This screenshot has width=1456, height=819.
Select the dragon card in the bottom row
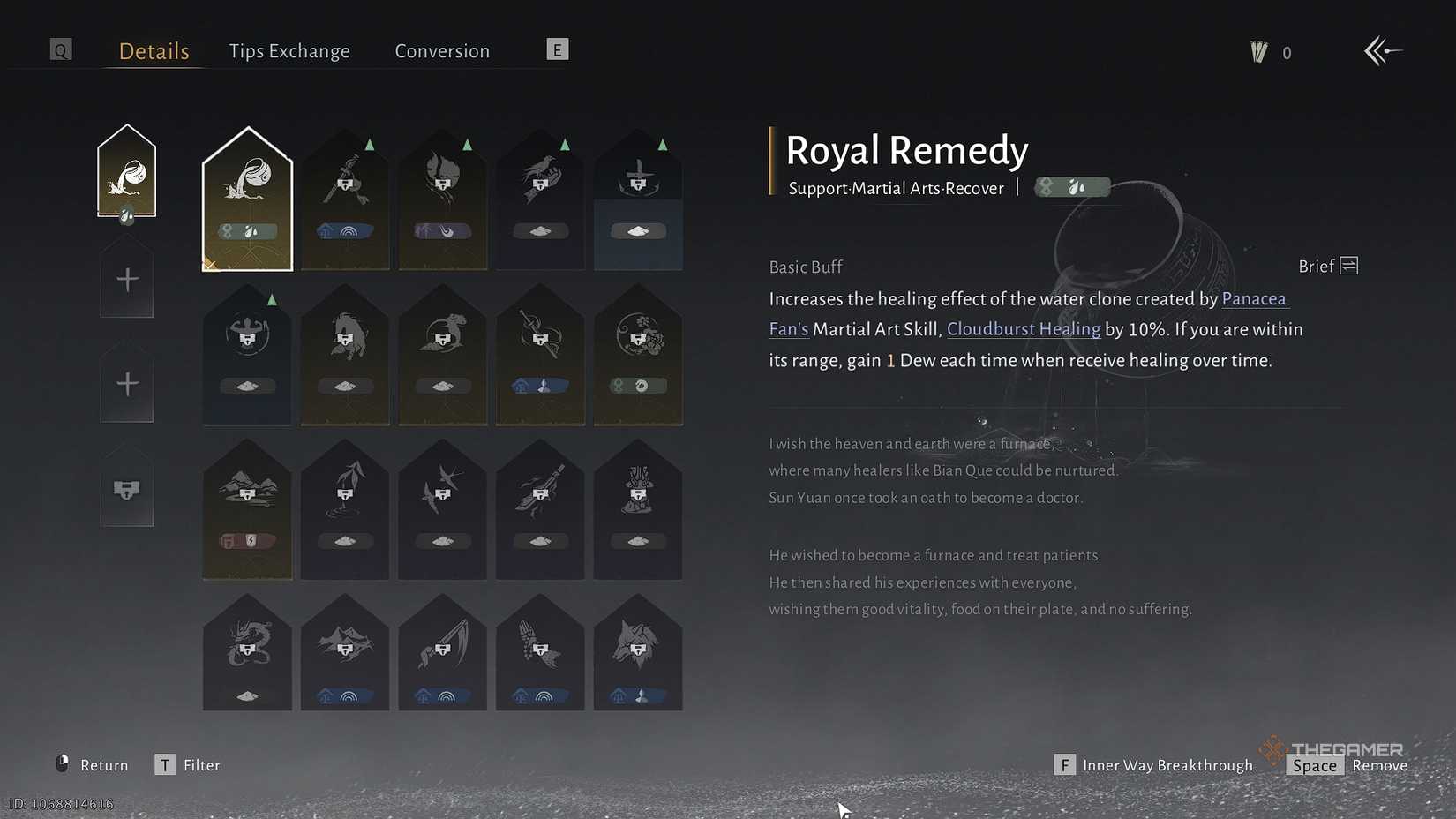247,653
